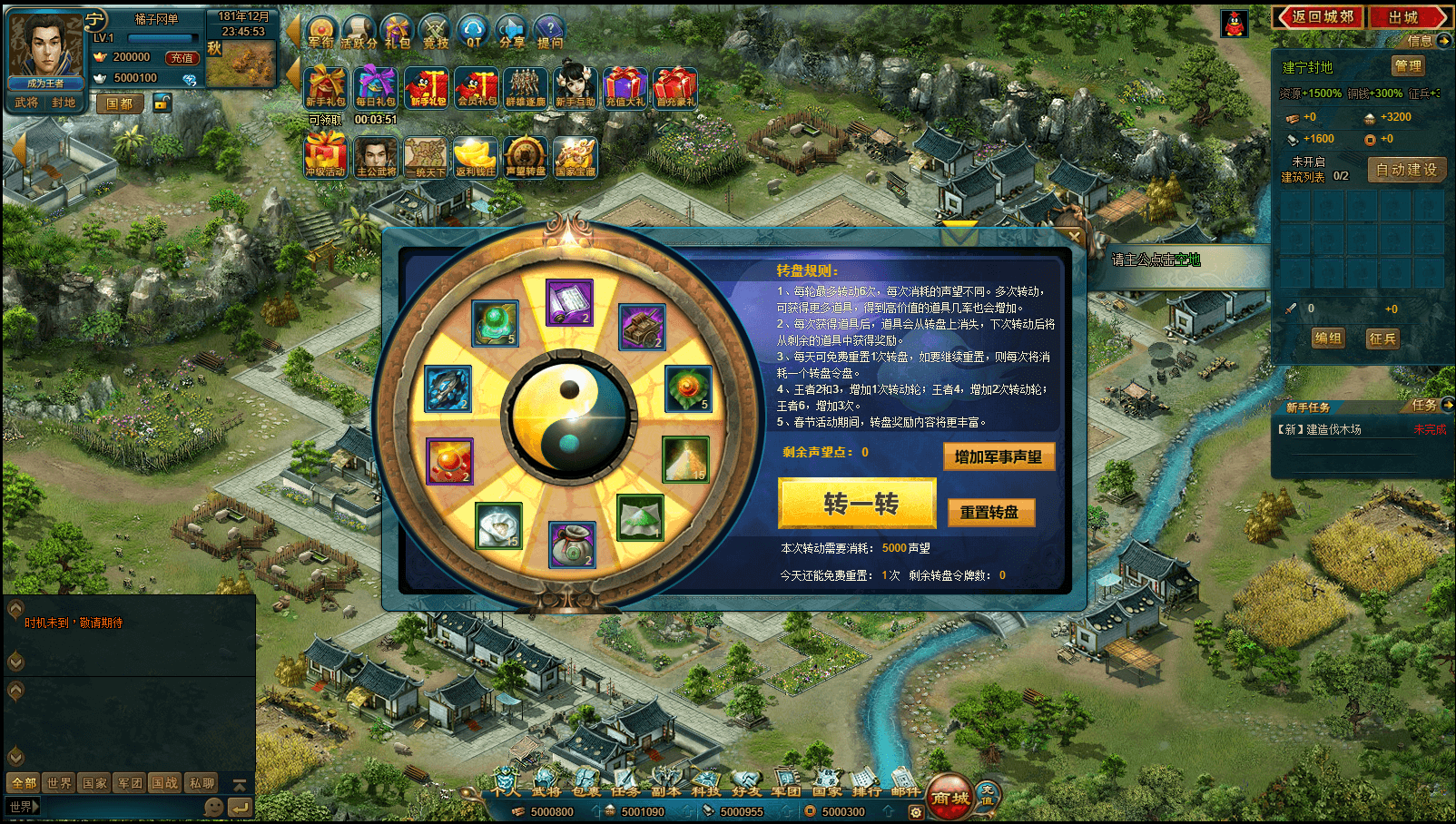The image size is (1456, 824).
Task: Enable 自动建设 auto build
Action: coord(1406,170)
